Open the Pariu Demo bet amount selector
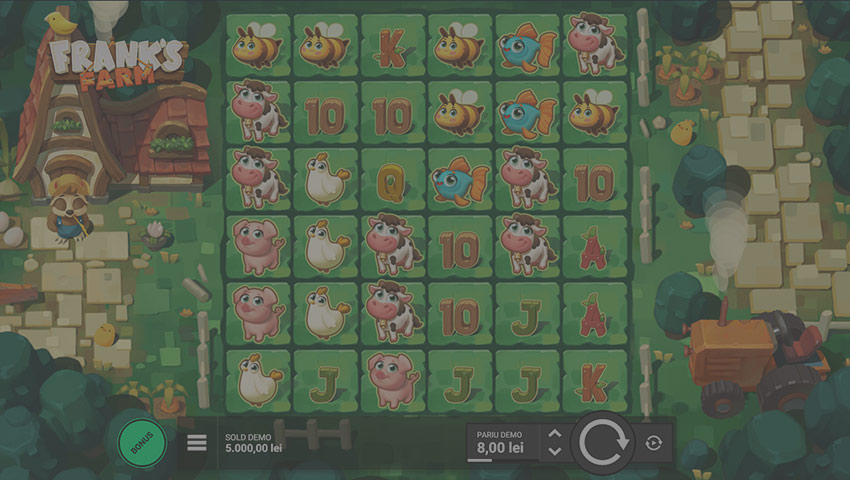This screenshot has width=850, height=480. tap(501, 442)
